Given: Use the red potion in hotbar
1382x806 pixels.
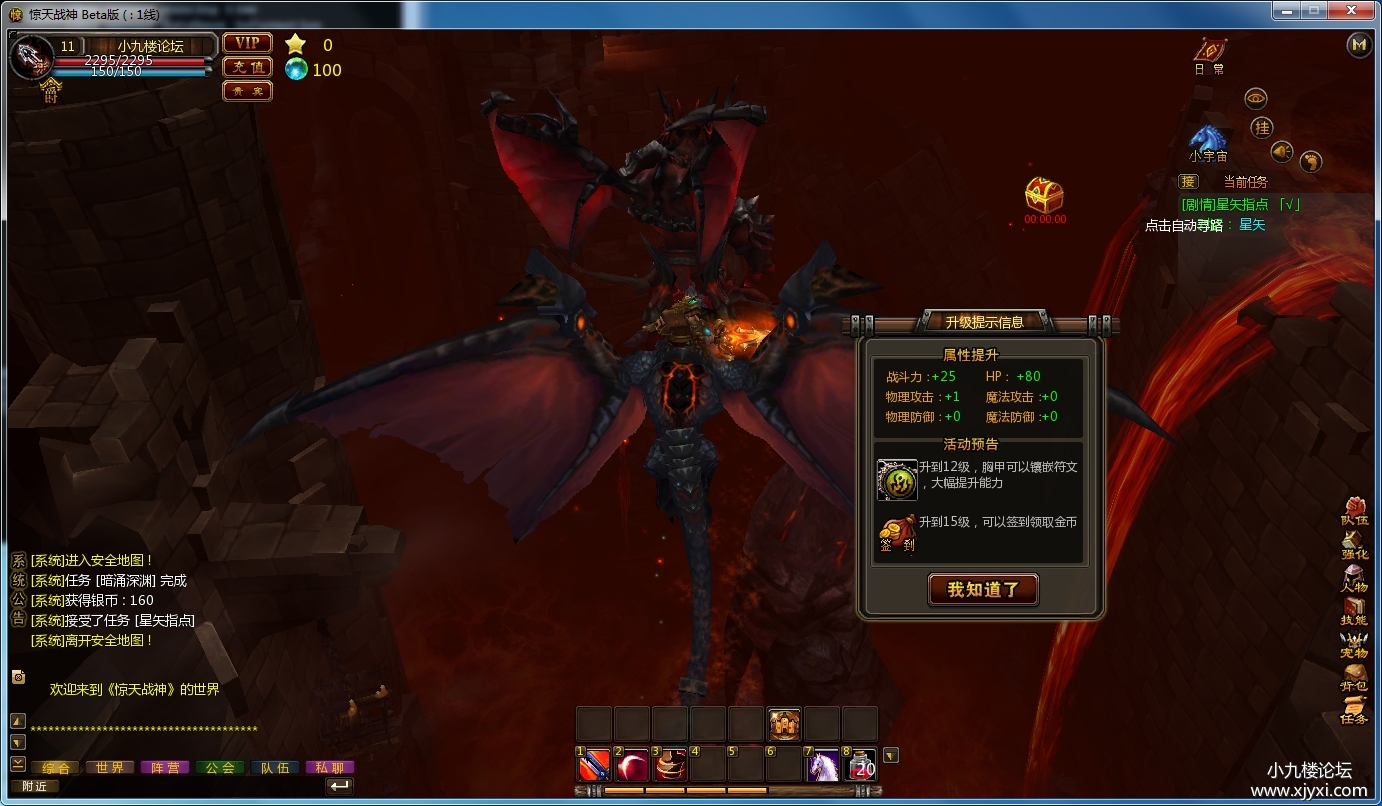Looking at the screenshot, I should click(x=860, y=764).
